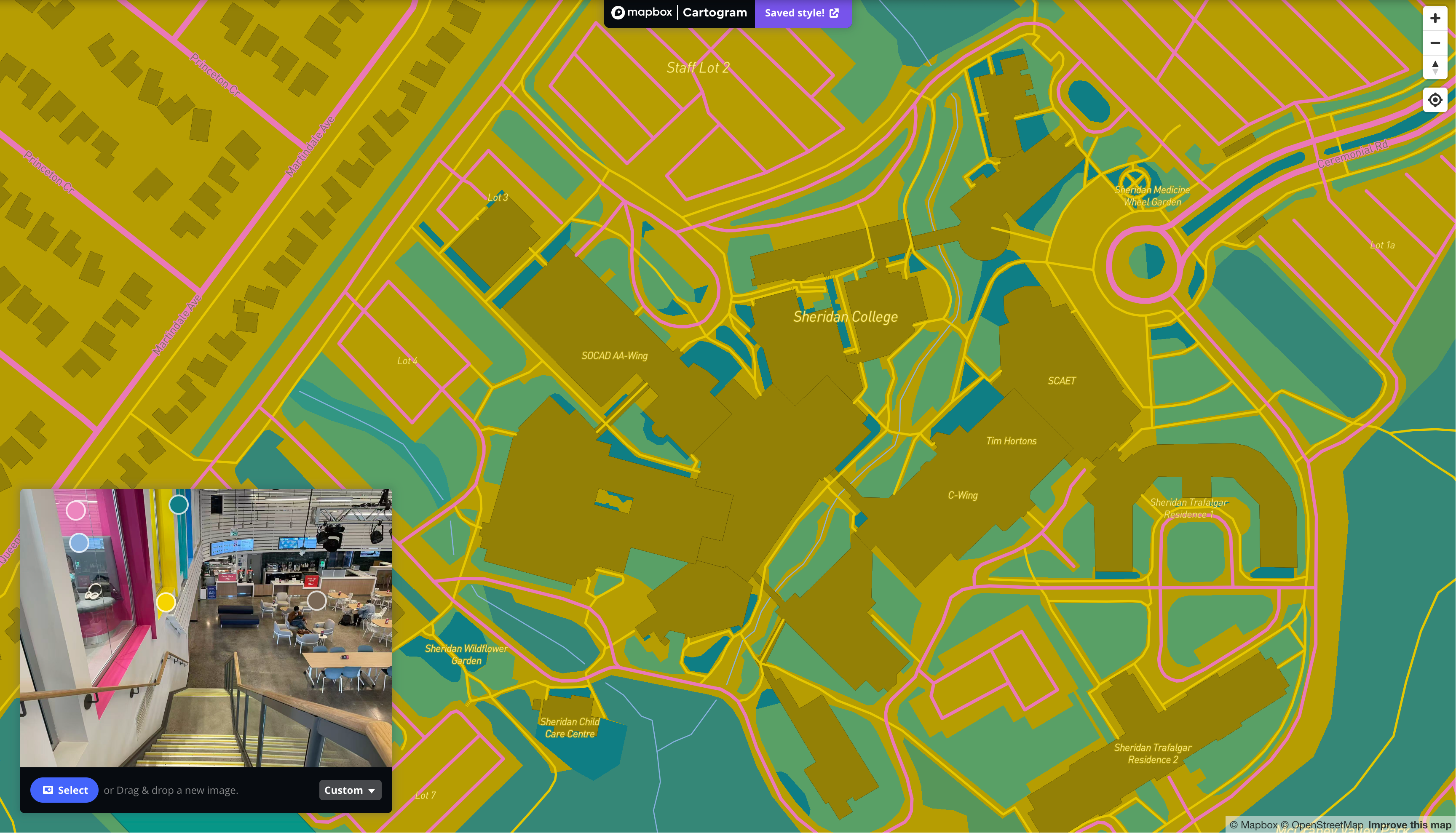Select the yellow color swatch on the photo

[x=166, y=603]
